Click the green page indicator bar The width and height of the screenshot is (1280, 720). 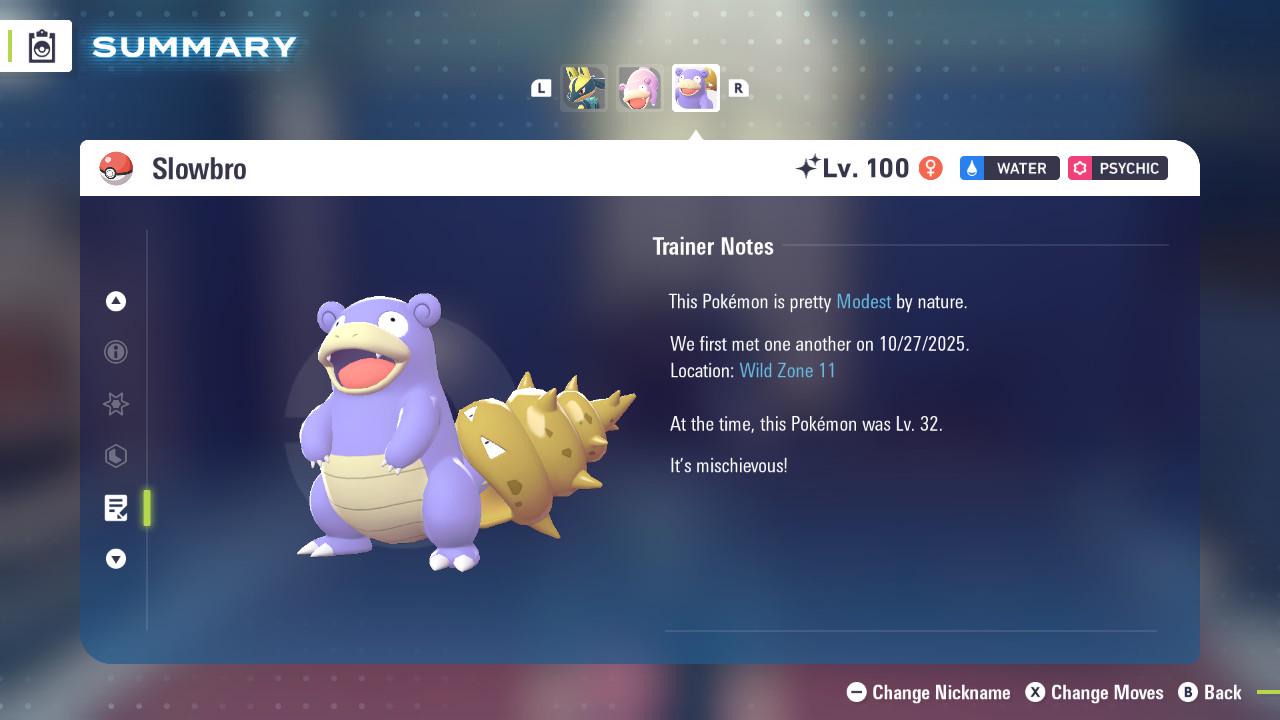click(x=147, y=508)
